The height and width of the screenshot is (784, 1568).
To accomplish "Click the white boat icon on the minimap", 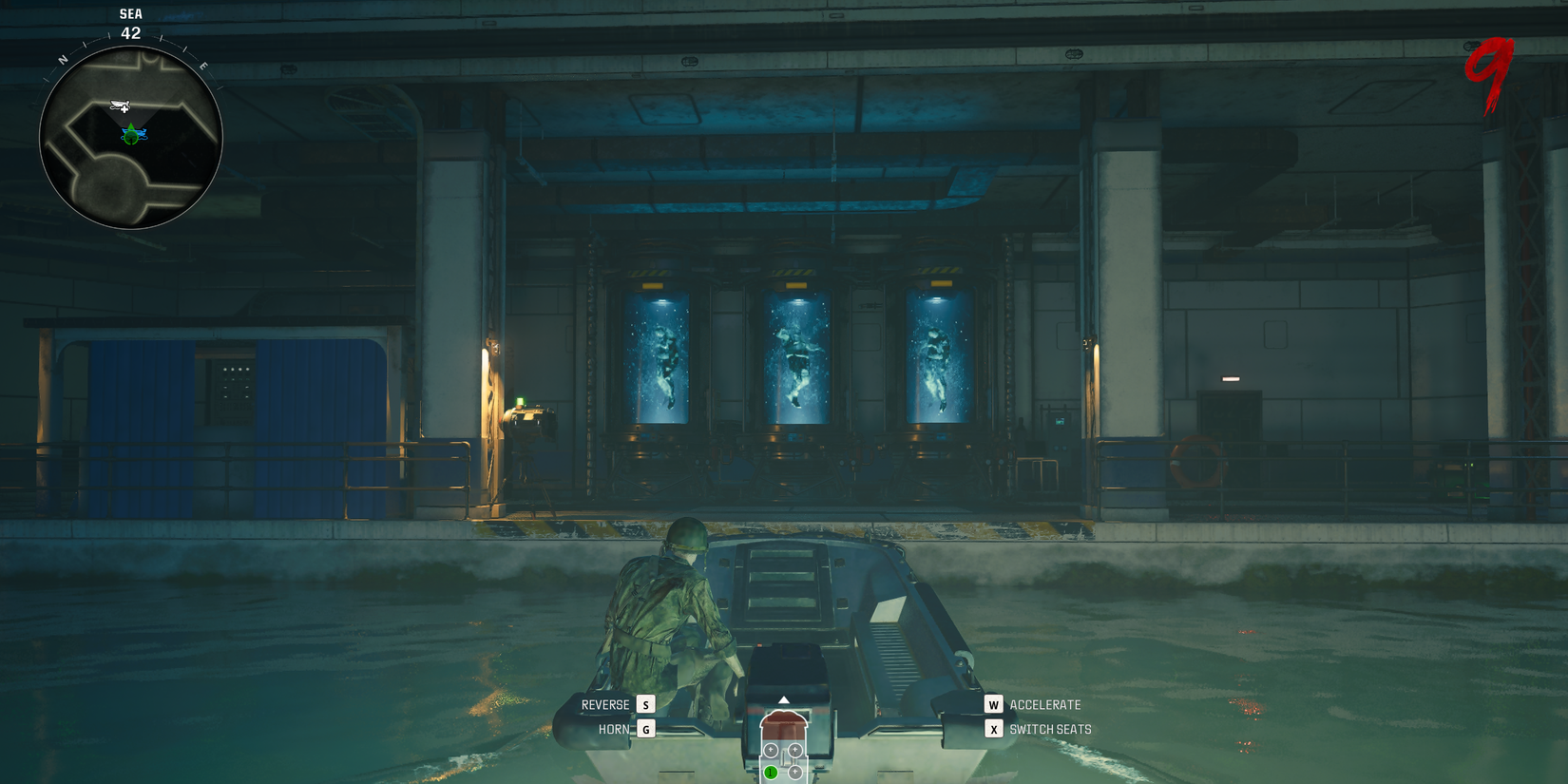I will coord(119,103).
